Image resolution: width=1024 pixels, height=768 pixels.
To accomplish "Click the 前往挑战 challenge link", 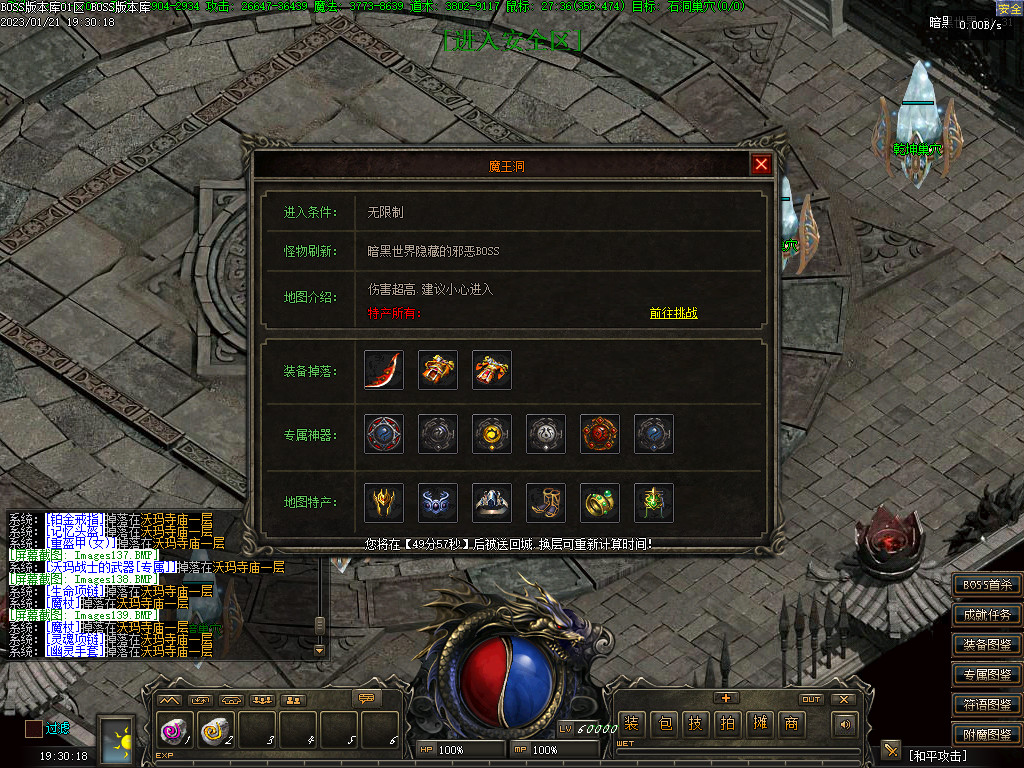I will coord(673,313).
